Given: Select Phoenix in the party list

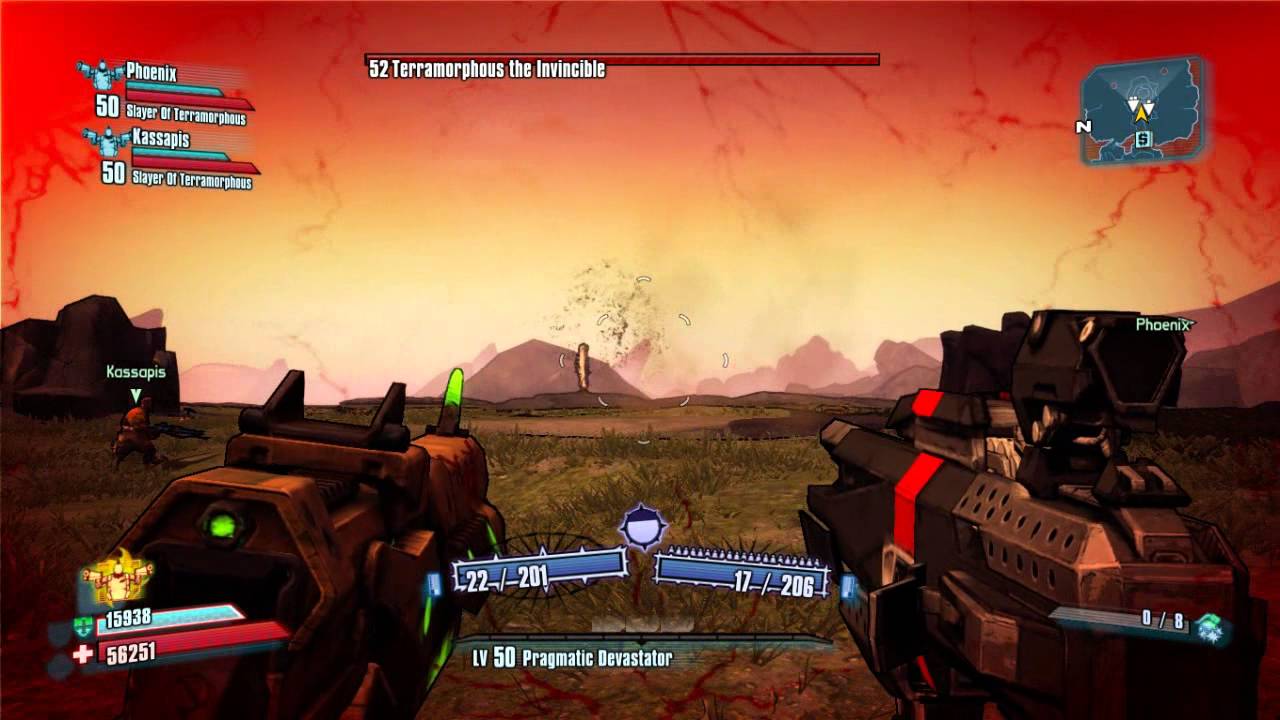Looking at the screenshot, I should point(151,72).
